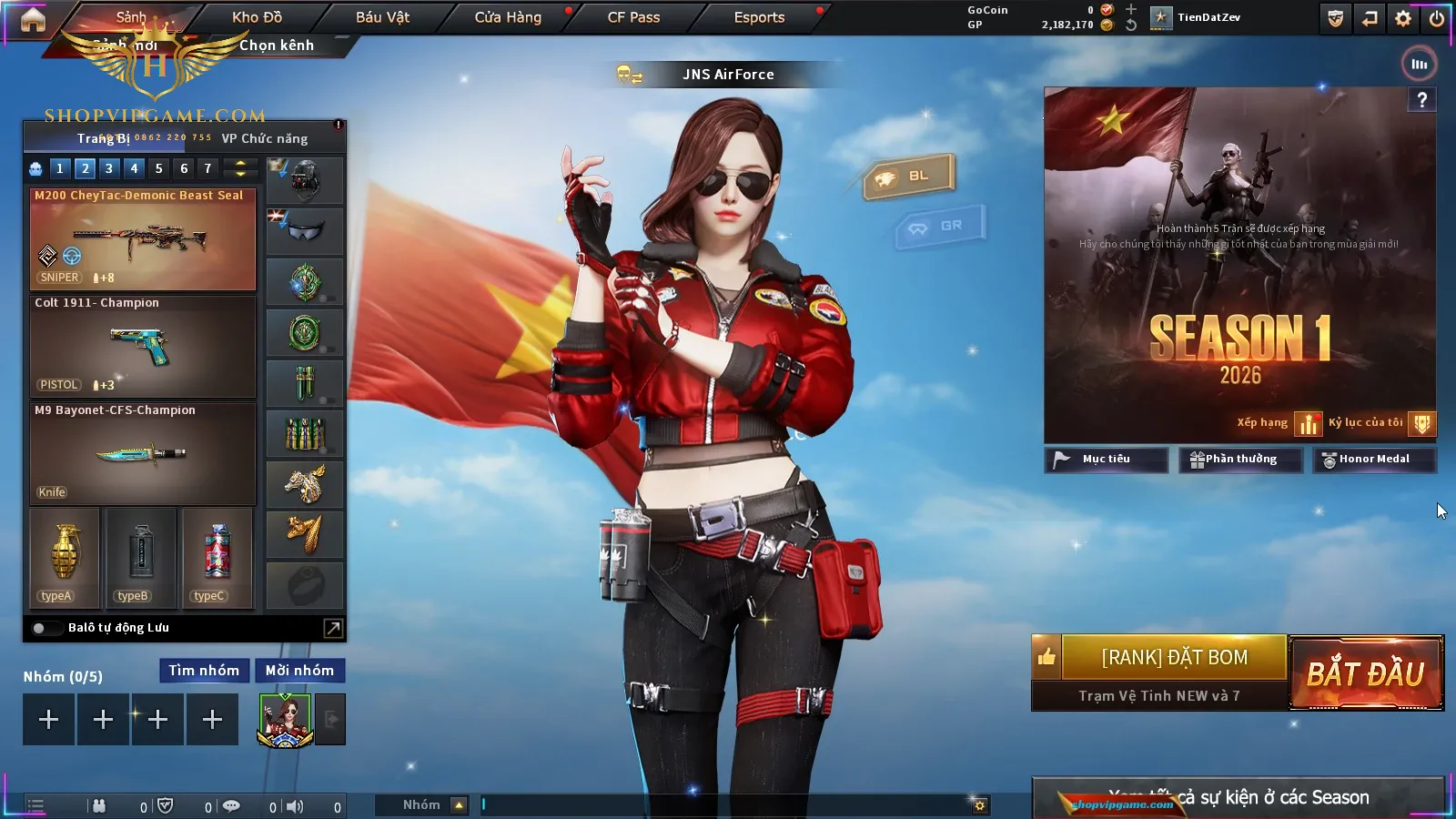1456x819 pixels.
Task: Select the Colt 1911-Champion pistol slot
Action: (x=143, y=346)
